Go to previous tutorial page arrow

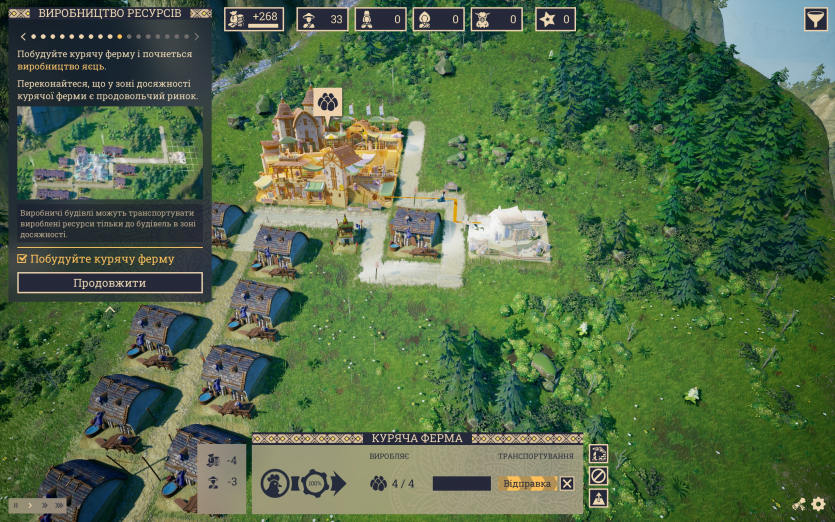point(22,37)
